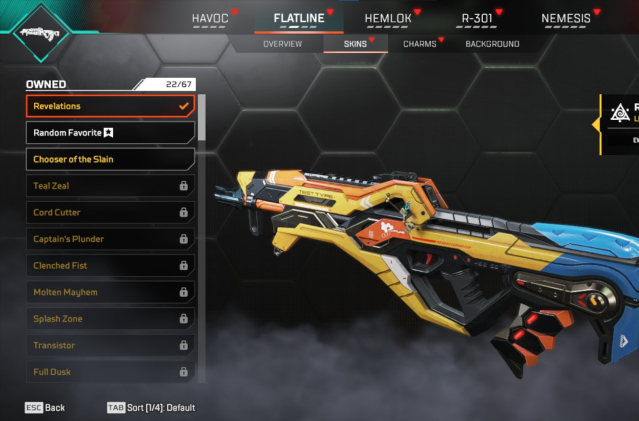Choose the R-301 weapon tab
This screenshot has height=421, width=639.
click(x=478, y=18)
